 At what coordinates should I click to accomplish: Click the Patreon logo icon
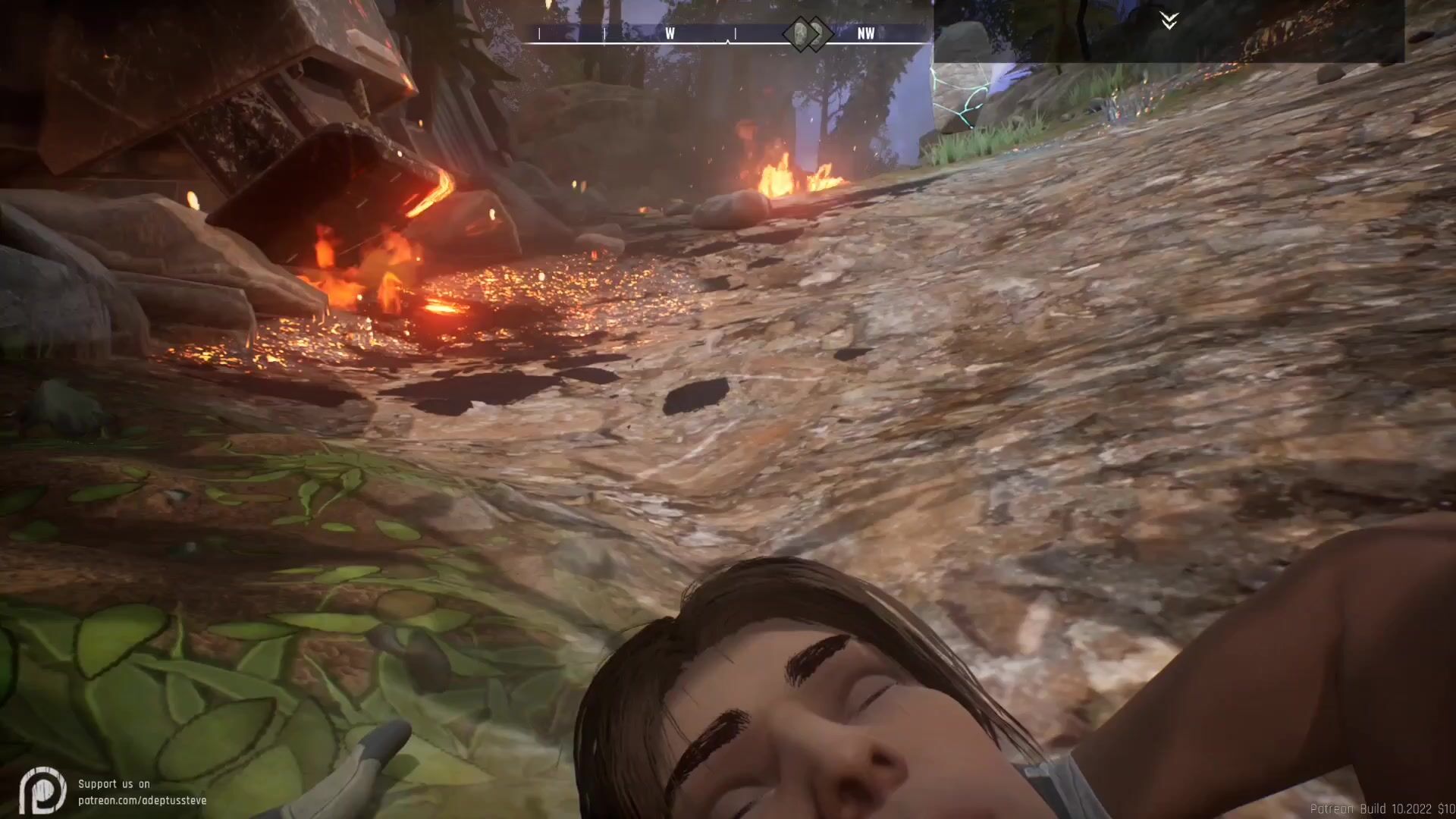pyautogui.click(x=42, y=791)
